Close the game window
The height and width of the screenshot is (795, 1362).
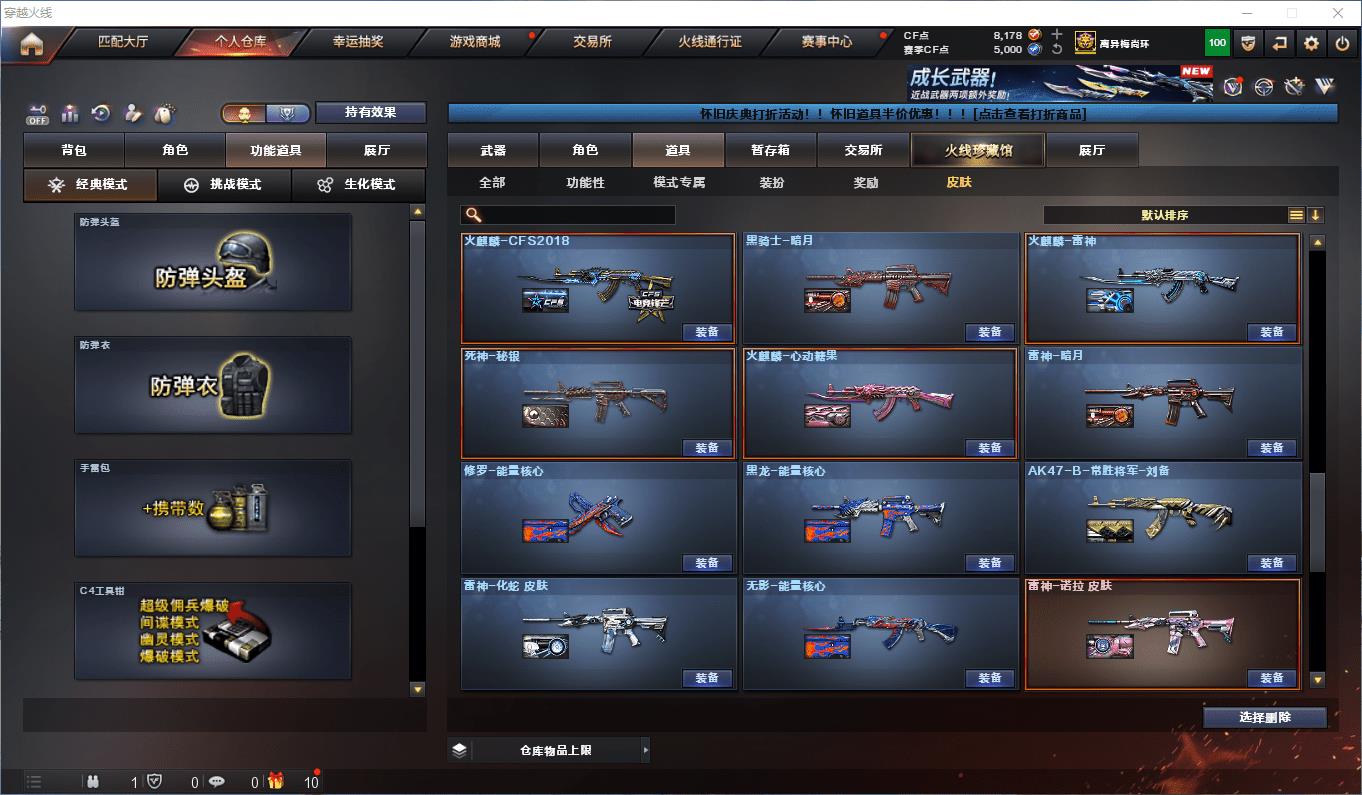1338,13
